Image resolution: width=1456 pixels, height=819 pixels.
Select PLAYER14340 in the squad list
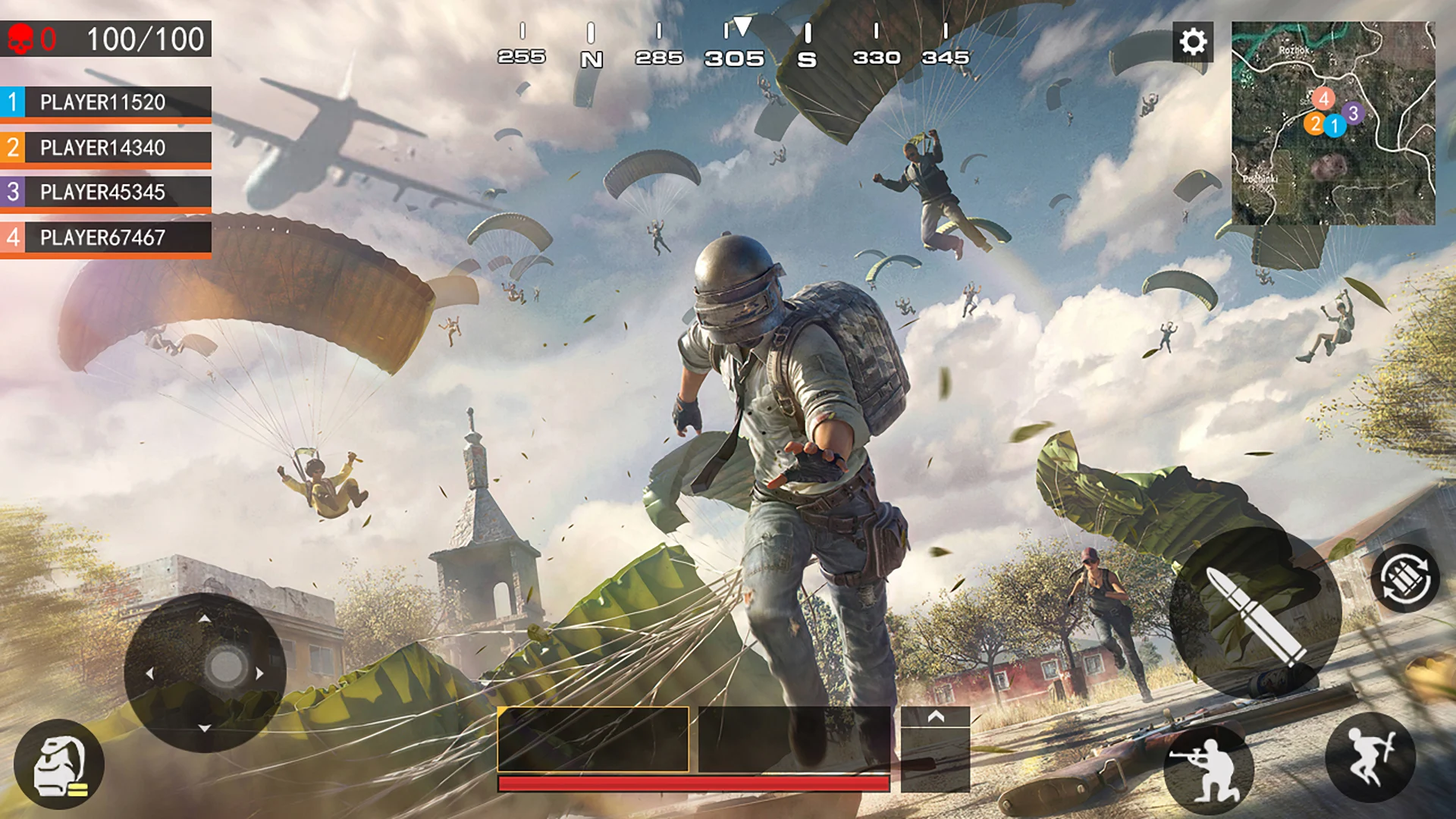(106, 148)
